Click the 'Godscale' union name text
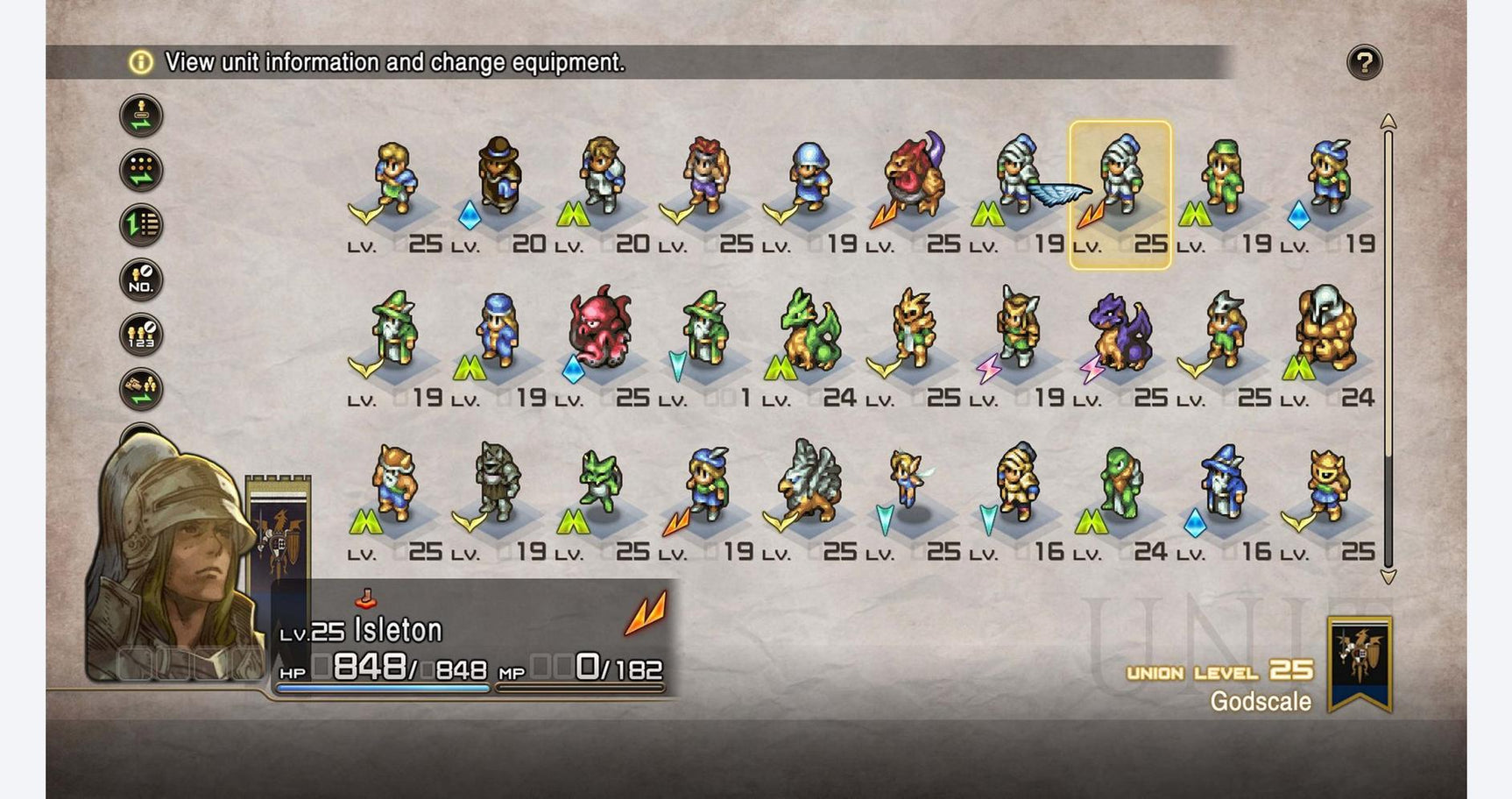The width and height of the screenshot is (1512, 799). (1261, 702)
